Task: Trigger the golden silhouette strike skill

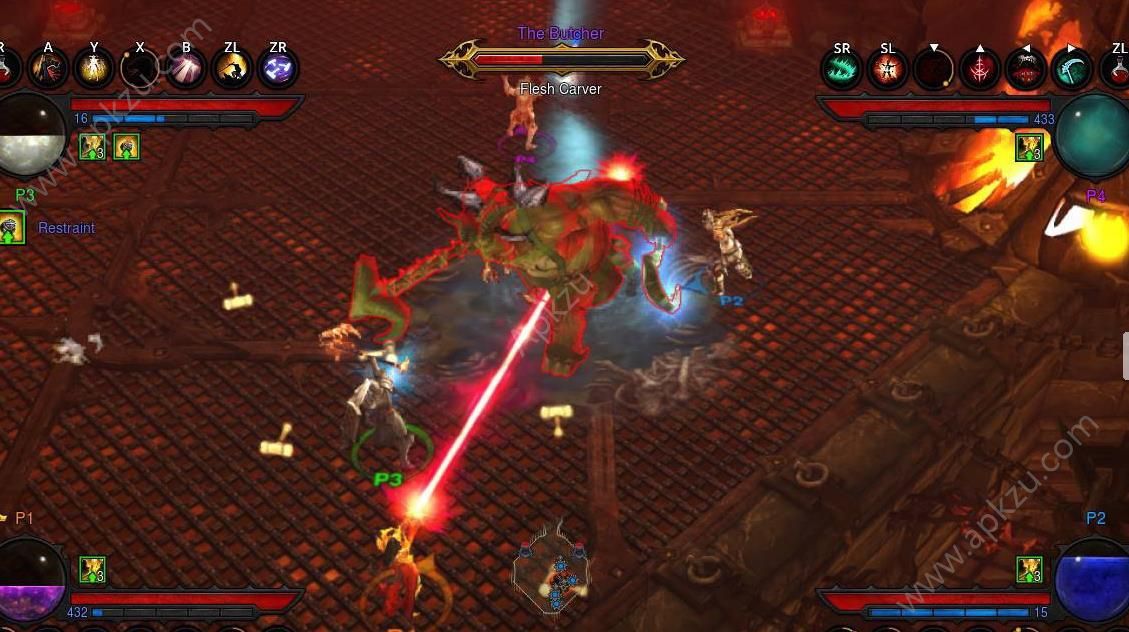Action: point(232,69)
